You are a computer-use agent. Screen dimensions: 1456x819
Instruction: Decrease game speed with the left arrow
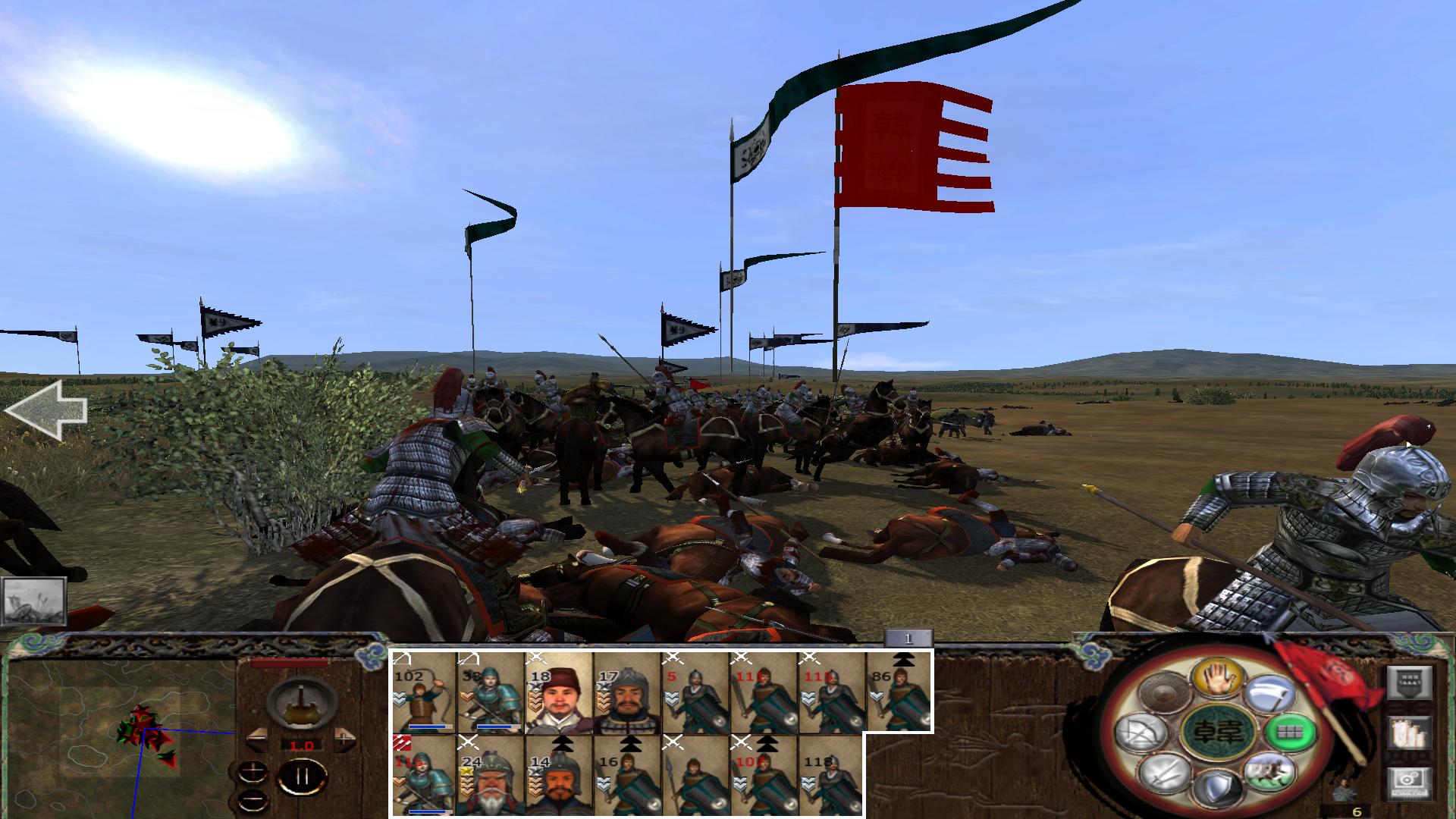coord(258,740)
